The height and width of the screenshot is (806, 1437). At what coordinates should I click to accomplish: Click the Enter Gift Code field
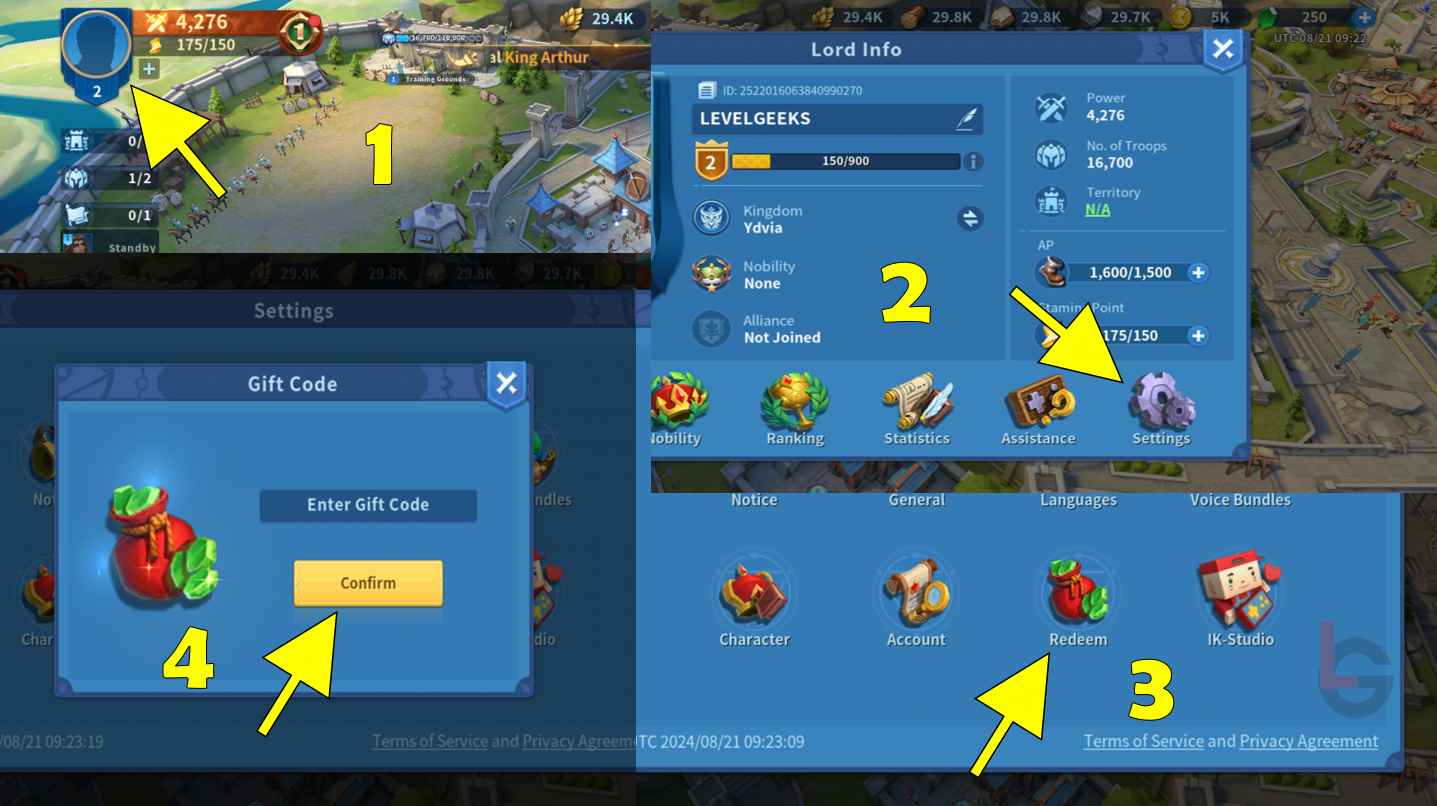(367, 505)
